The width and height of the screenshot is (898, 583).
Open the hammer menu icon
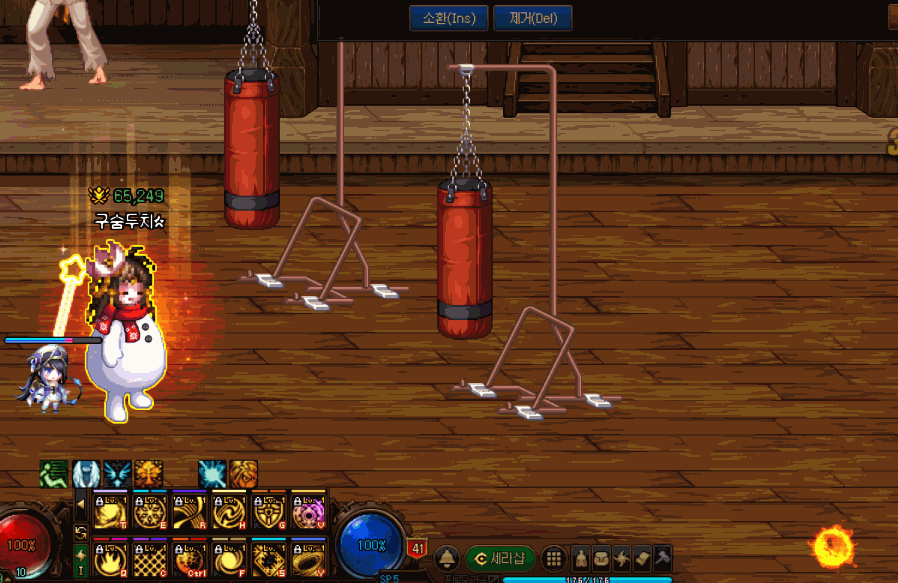pyautogui.click(x=662, y=558)
